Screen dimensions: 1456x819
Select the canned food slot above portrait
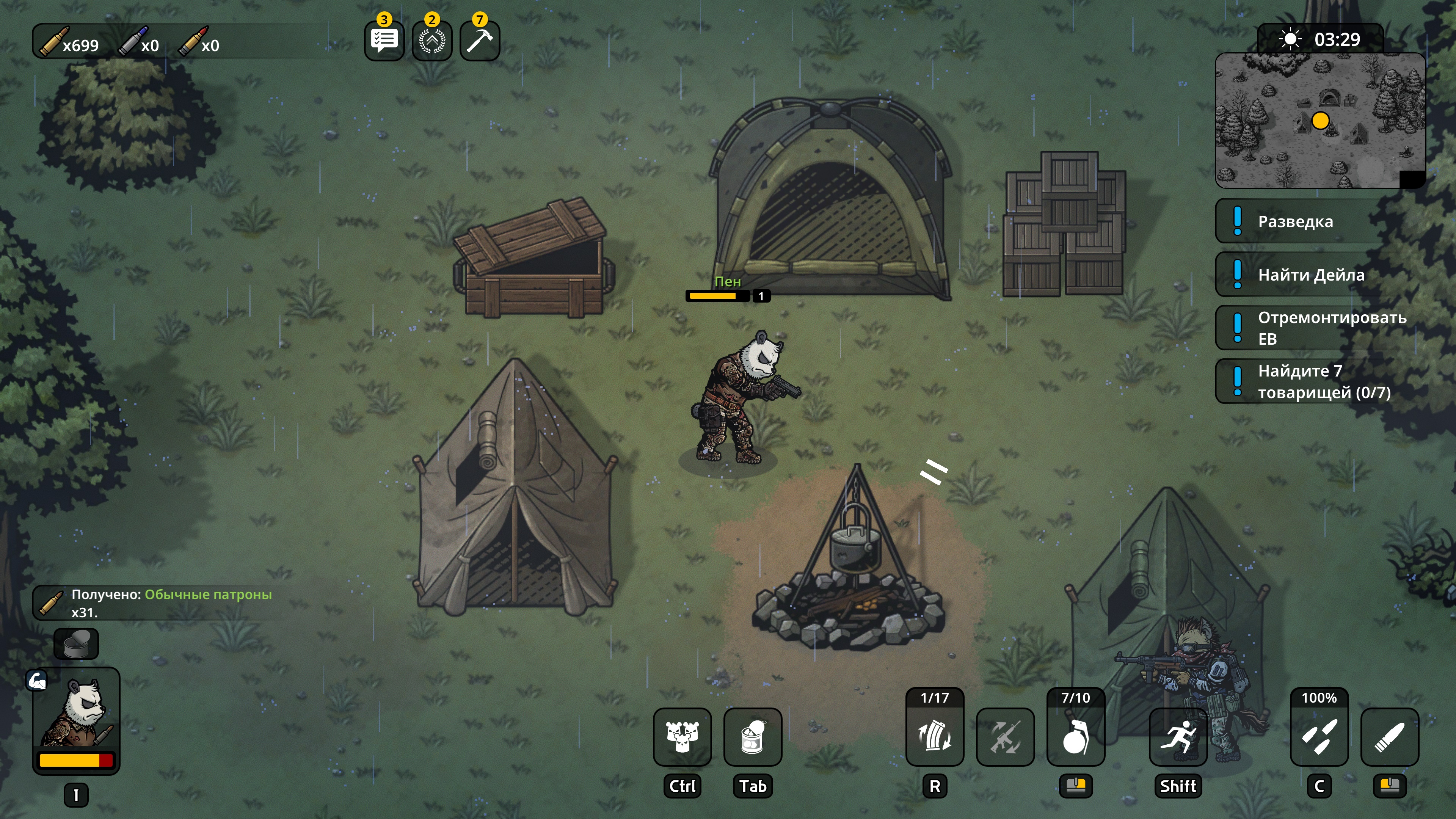coord(76,644)
